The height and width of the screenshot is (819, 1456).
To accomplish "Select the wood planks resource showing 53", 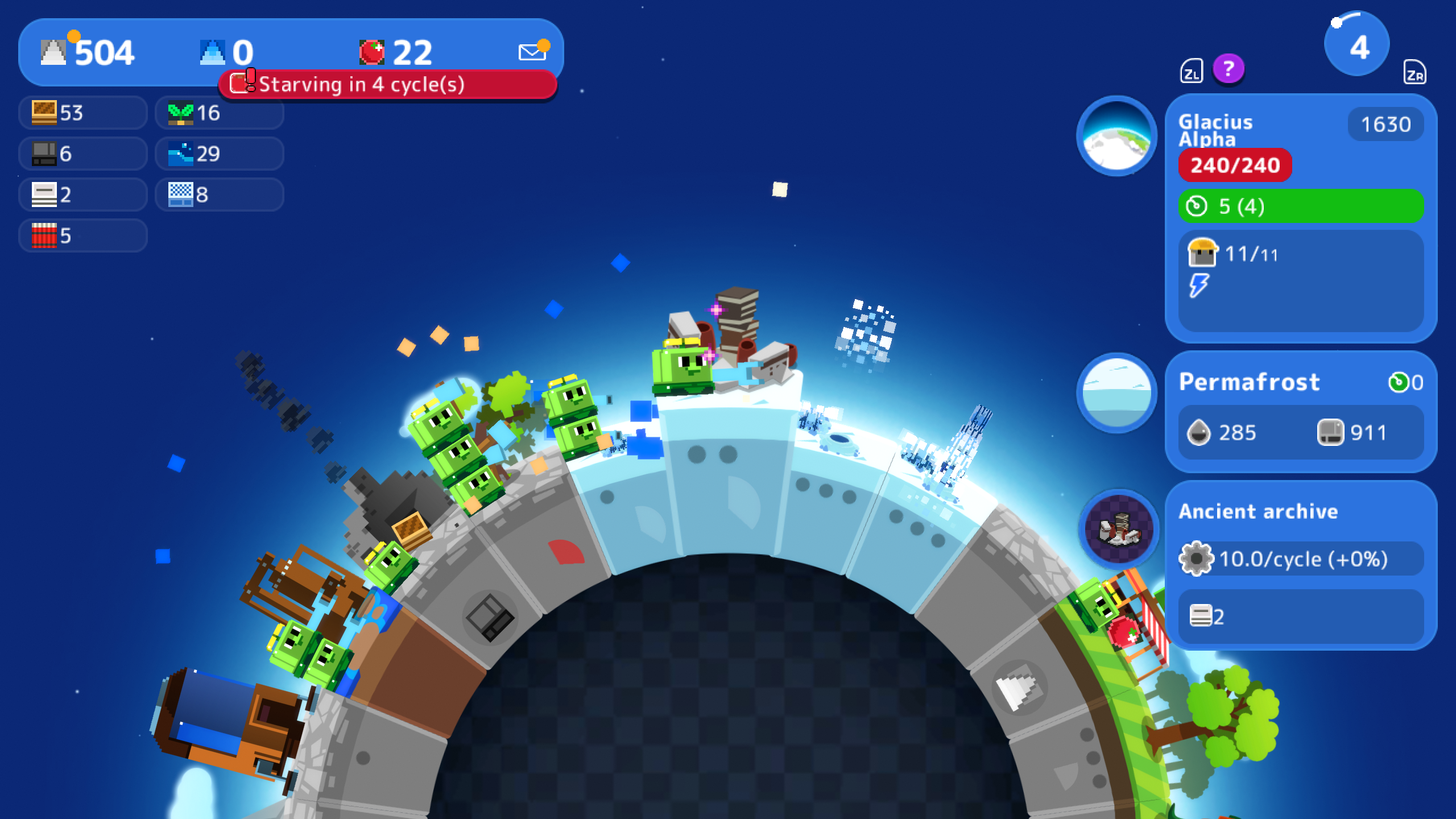I will click(x=83, y=113).
